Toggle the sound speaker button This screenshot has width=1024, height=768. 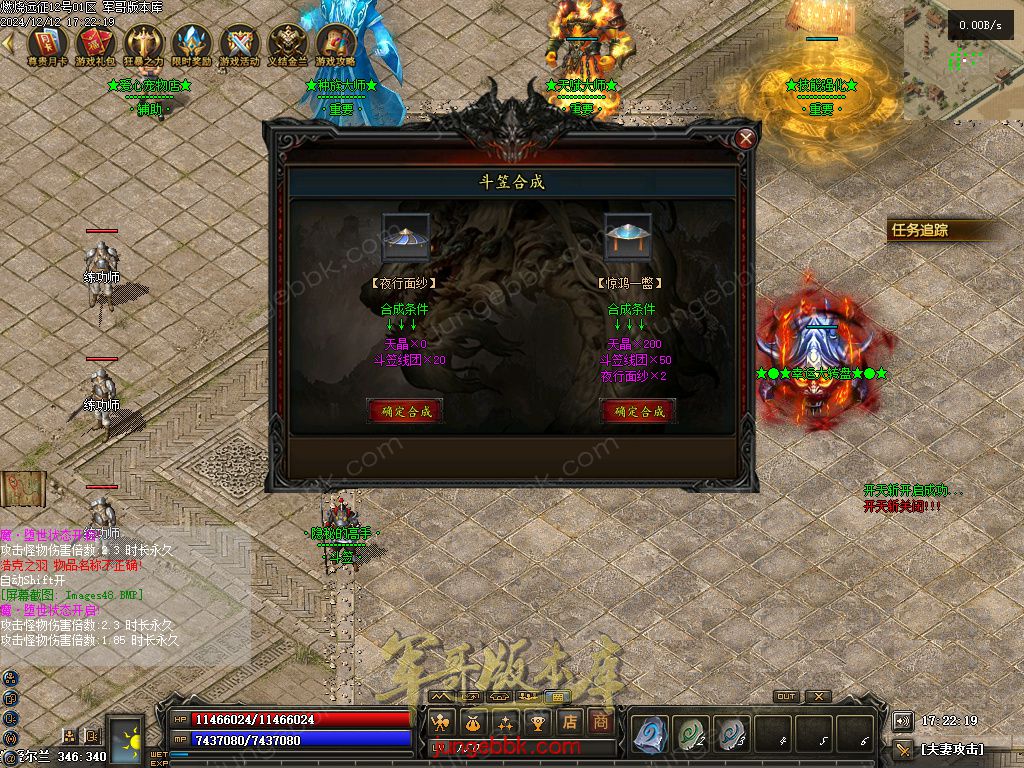coord(902,721)
